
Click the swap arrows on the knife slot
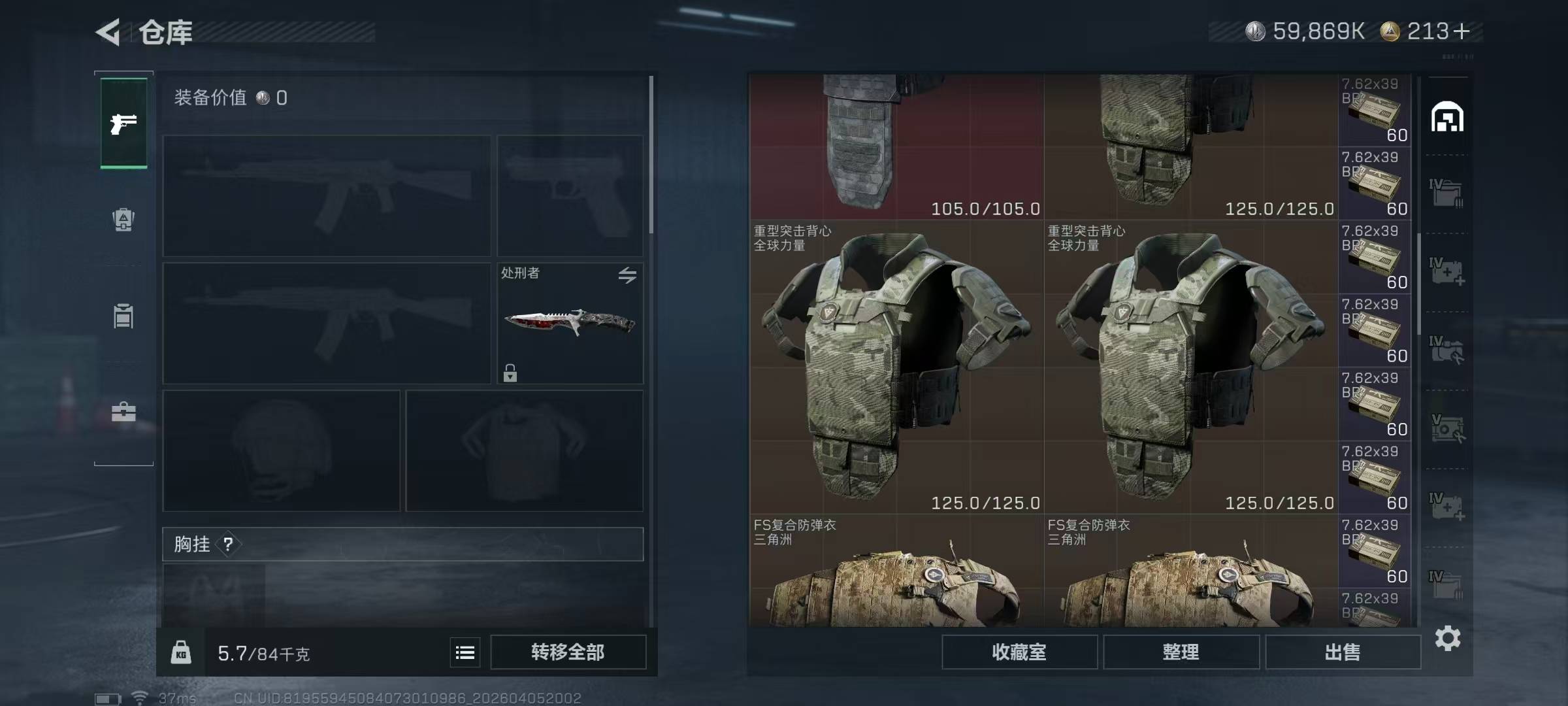(x=627, y=275)
